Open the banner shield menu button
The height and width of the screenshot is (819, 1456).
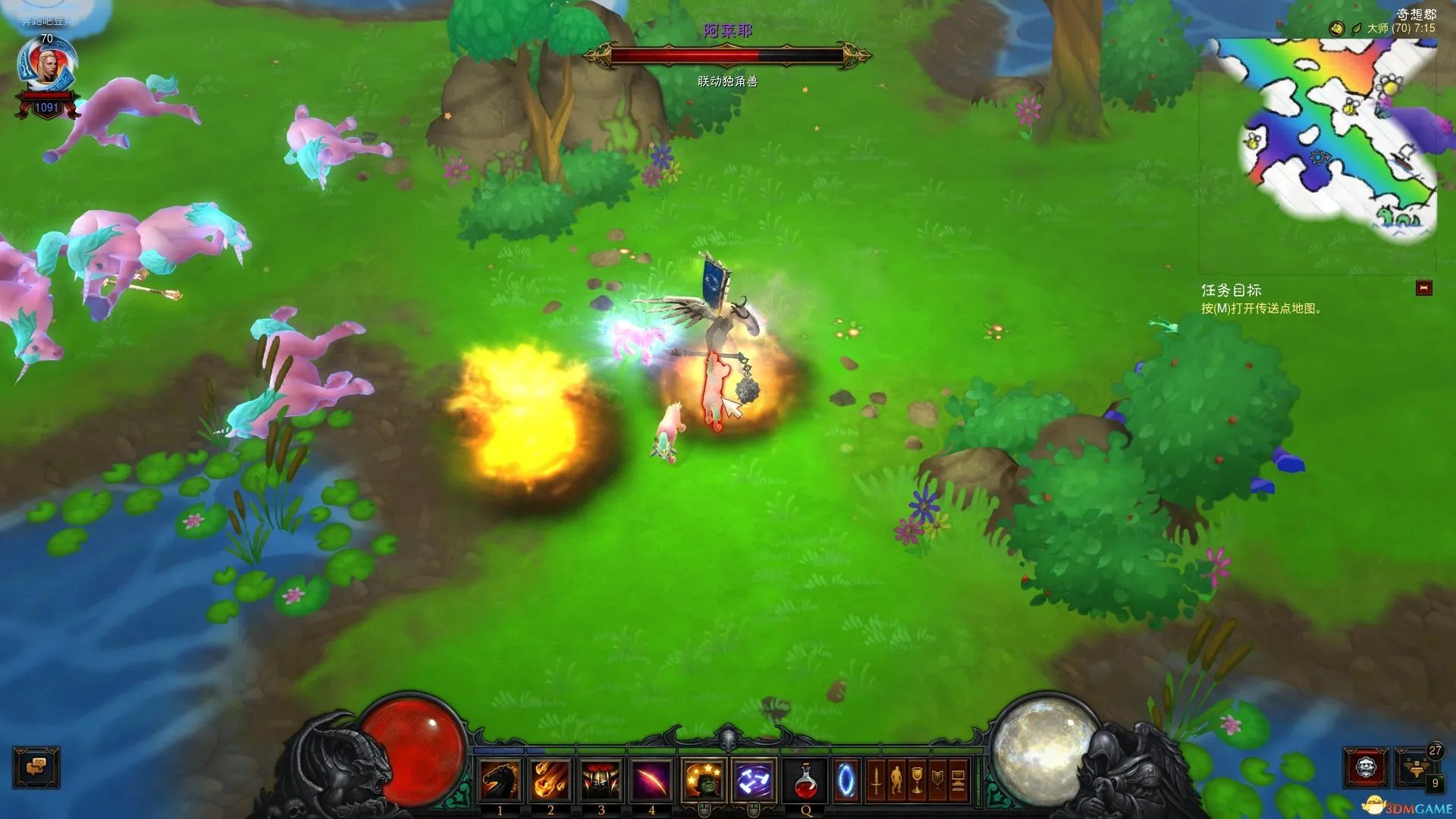pos(938,781)
